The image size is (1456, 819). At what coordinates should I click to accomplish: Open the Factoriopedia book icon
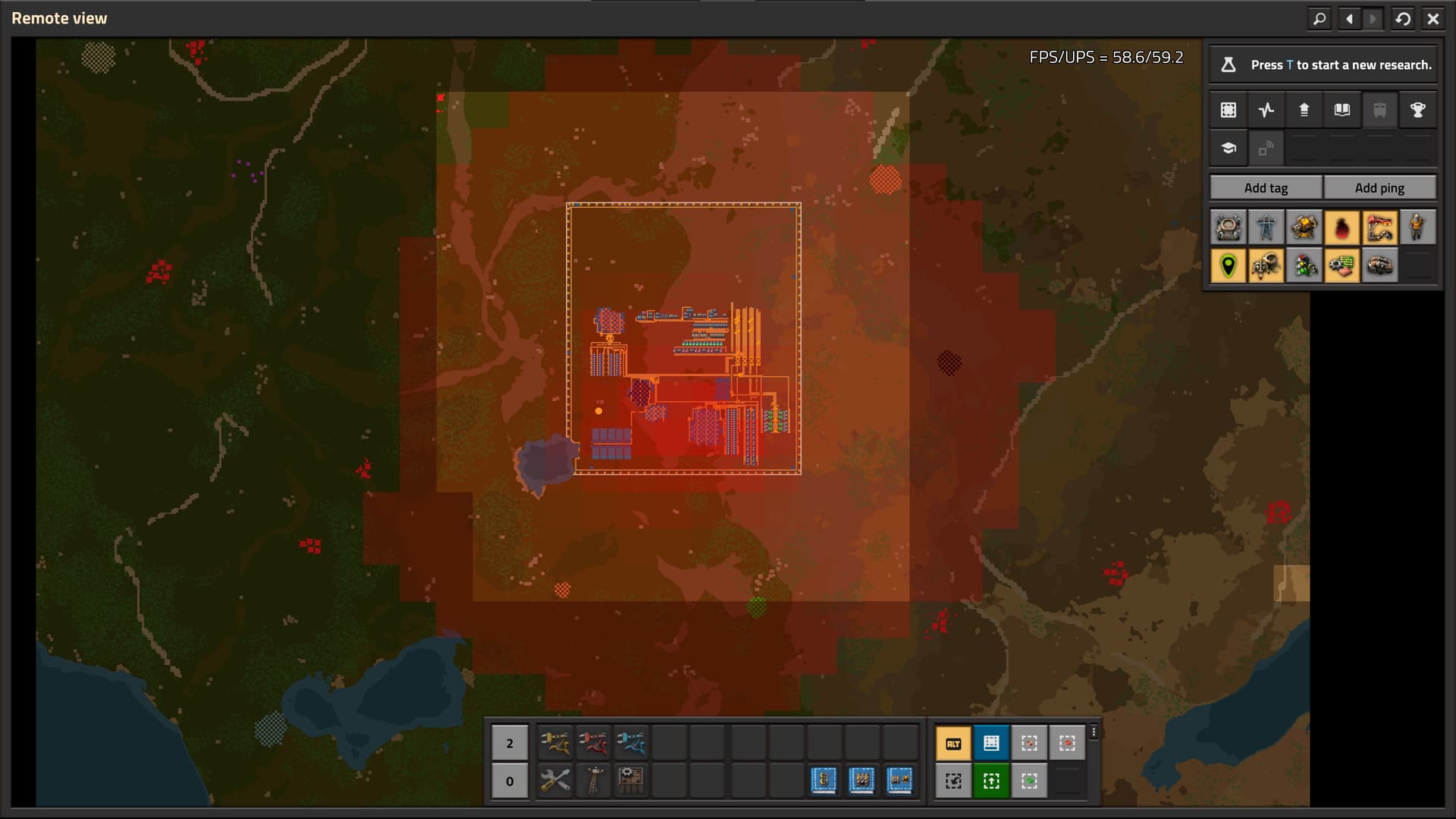pyautogui.click(x=1341, y=110)
